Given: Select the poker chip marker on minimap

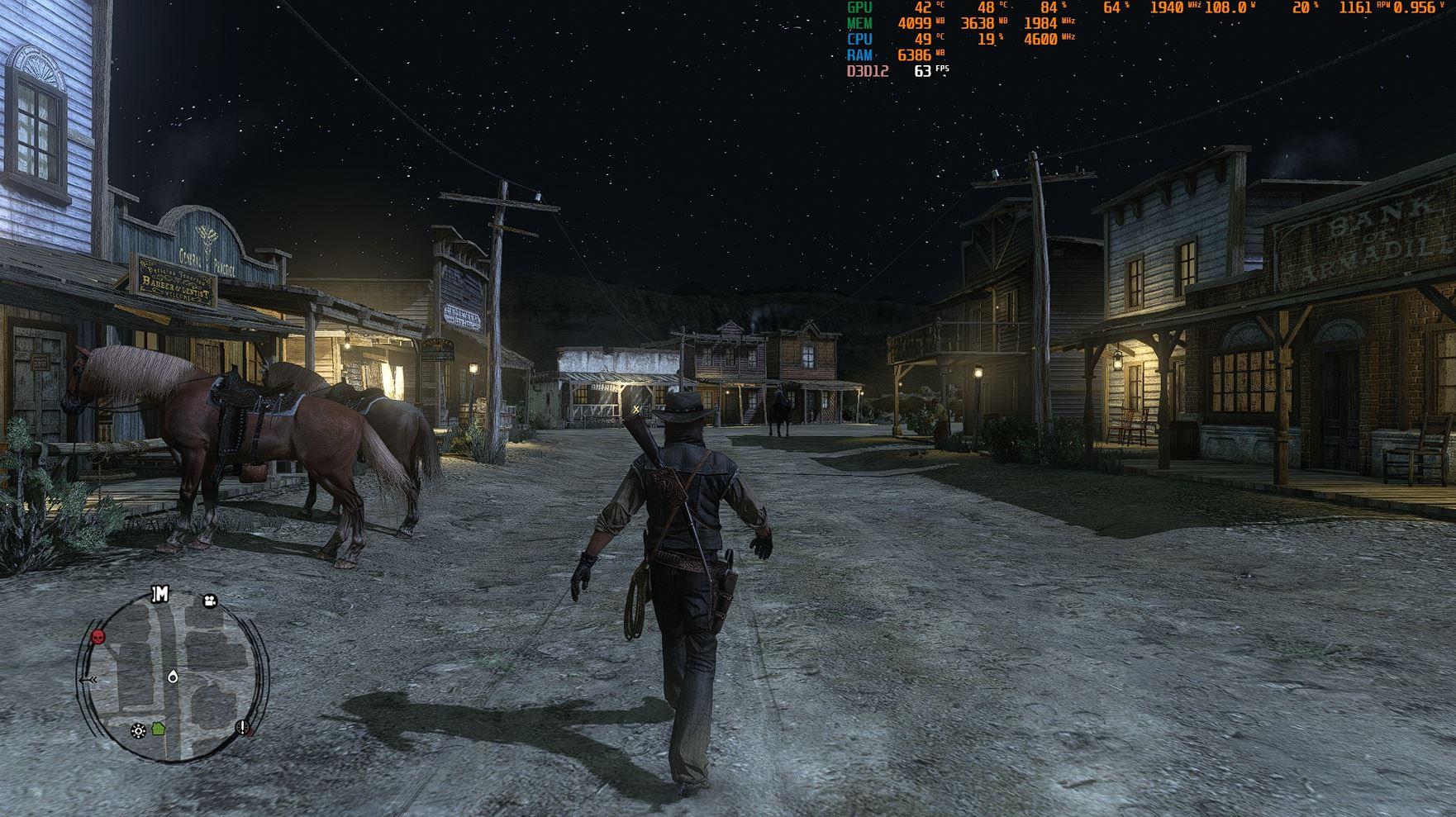Looking at the screenshot, I should click(138, 730).
